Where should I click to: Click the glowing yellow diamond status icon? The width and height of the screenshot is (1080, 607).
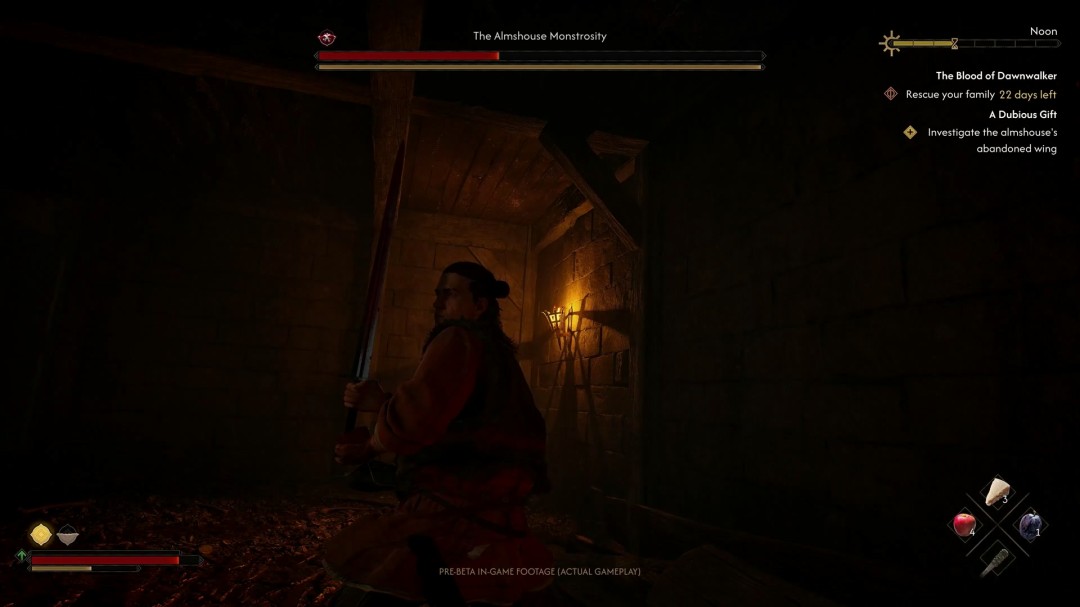(x=41, y=535)
